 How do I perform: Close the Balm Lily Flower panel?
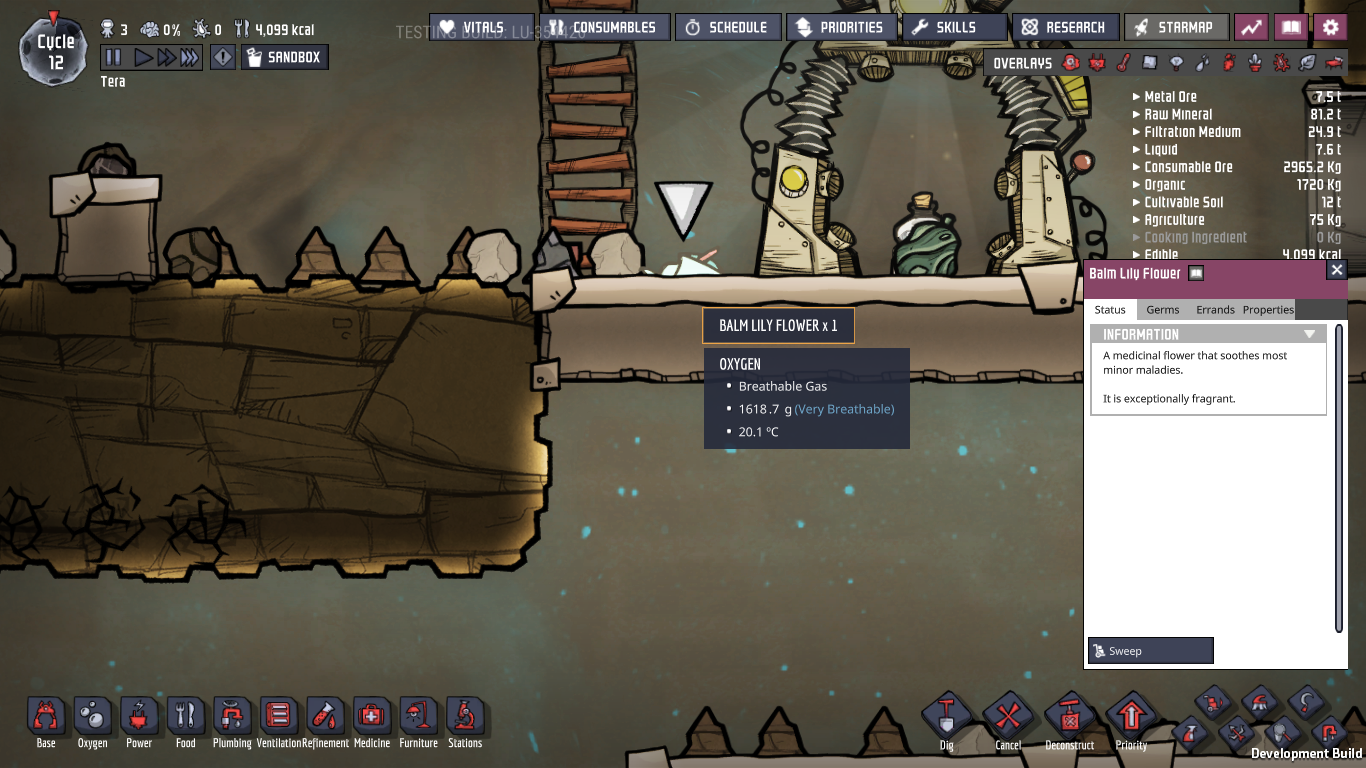[1337, 270]
